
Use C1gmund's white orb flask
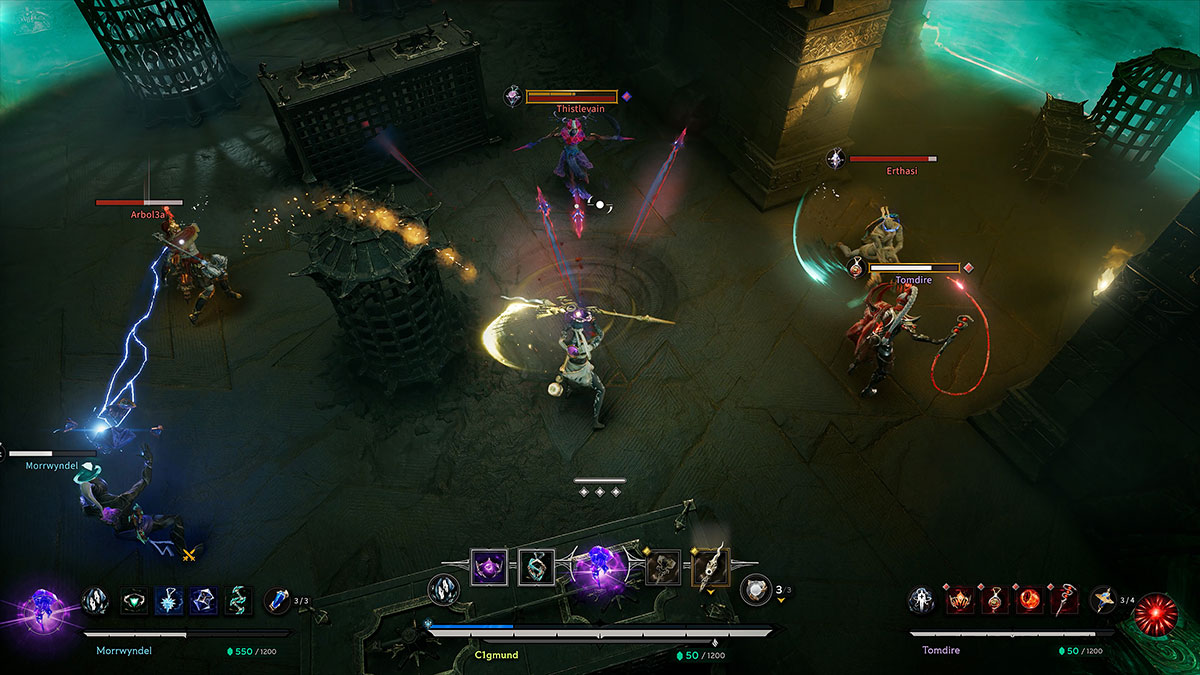tap(755, 590)
